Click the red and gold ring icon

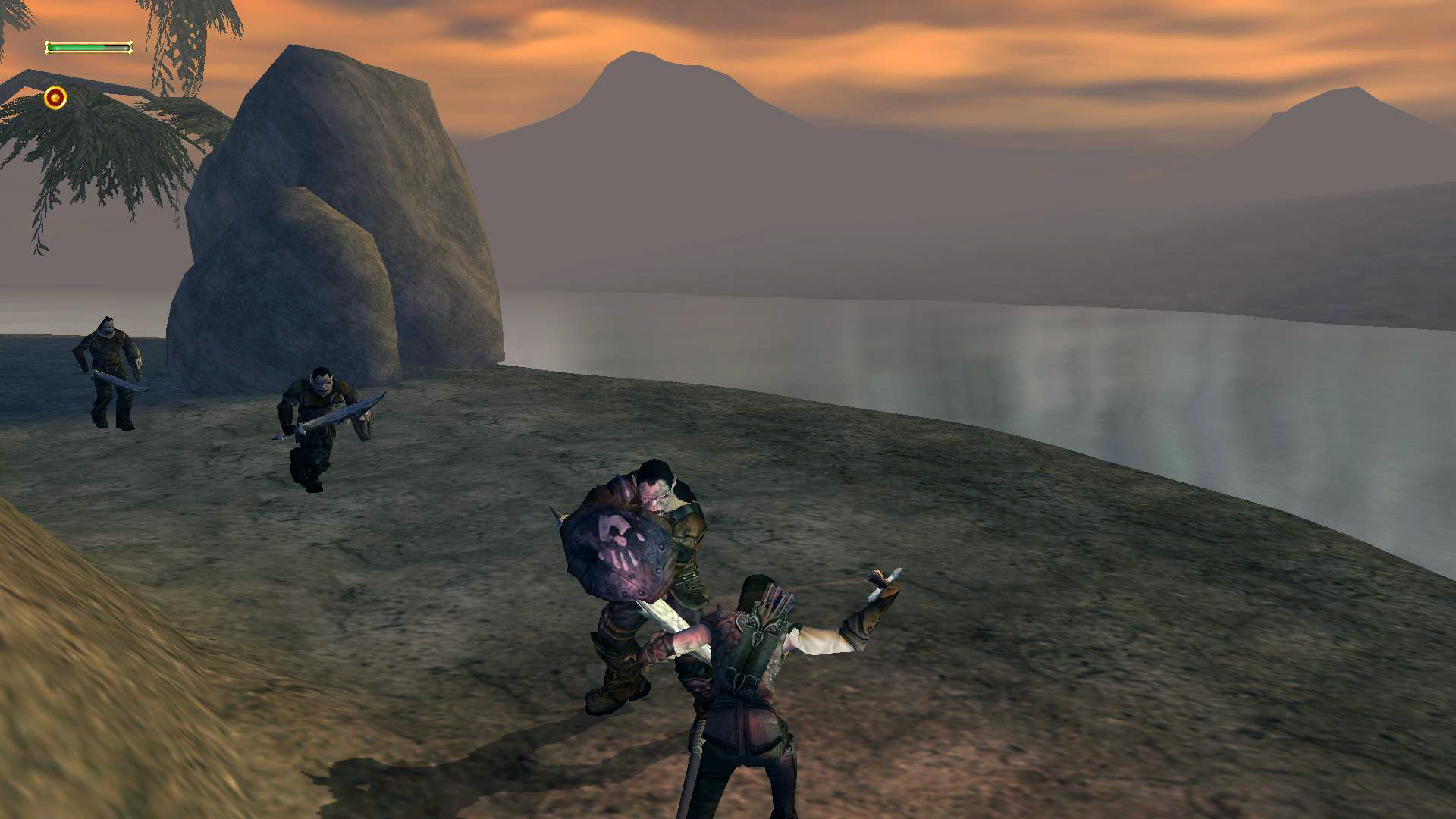(55, 98)
